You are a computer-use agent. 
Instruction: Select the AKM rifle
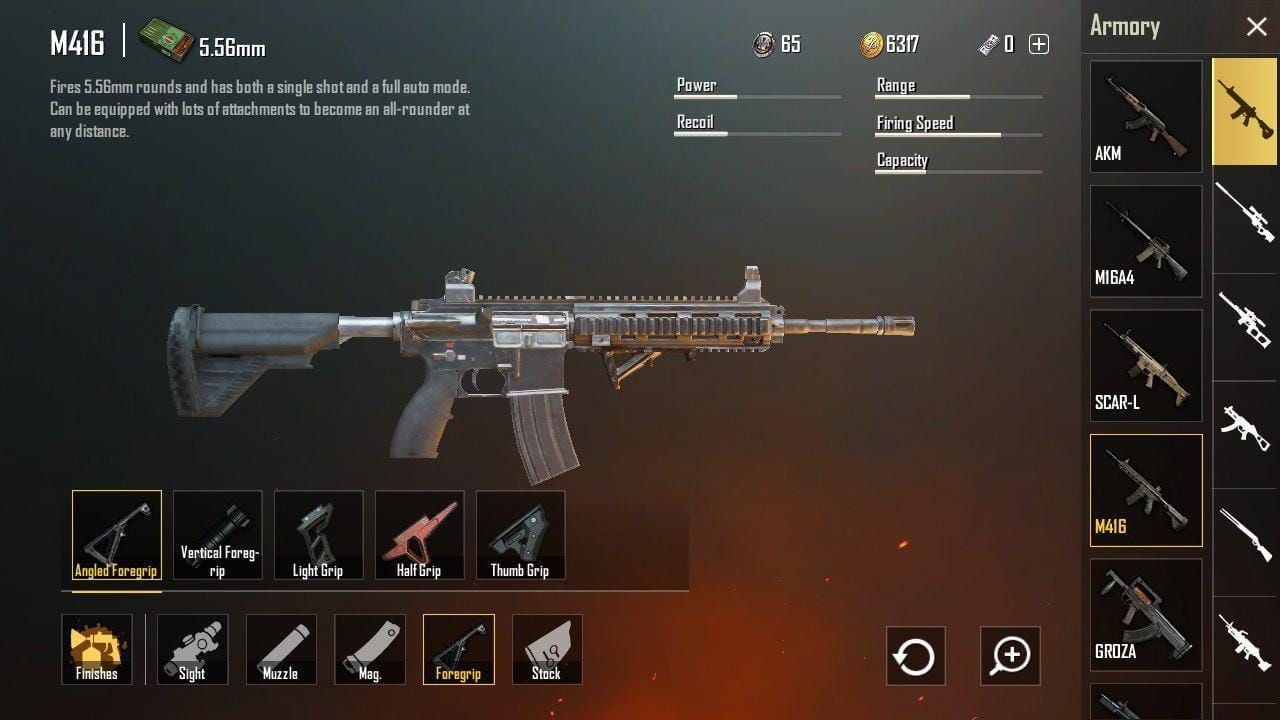(x=1146, y=116)
